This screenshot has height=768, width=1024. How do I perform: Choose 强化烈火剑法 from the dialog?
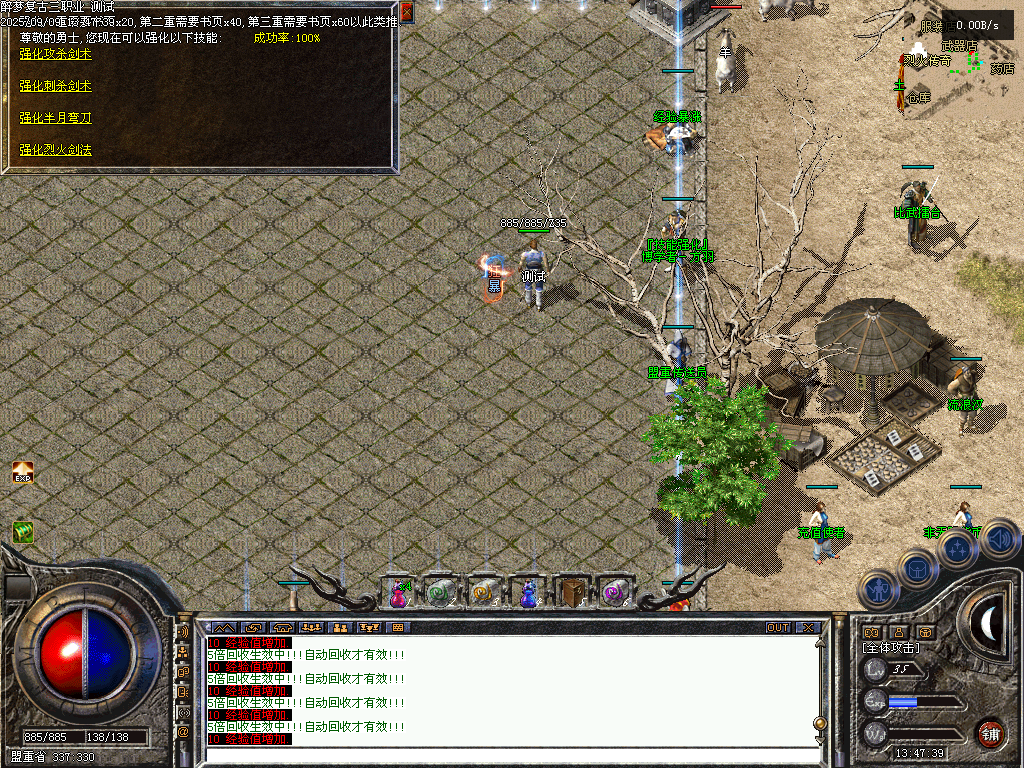(x=55, y=150)
